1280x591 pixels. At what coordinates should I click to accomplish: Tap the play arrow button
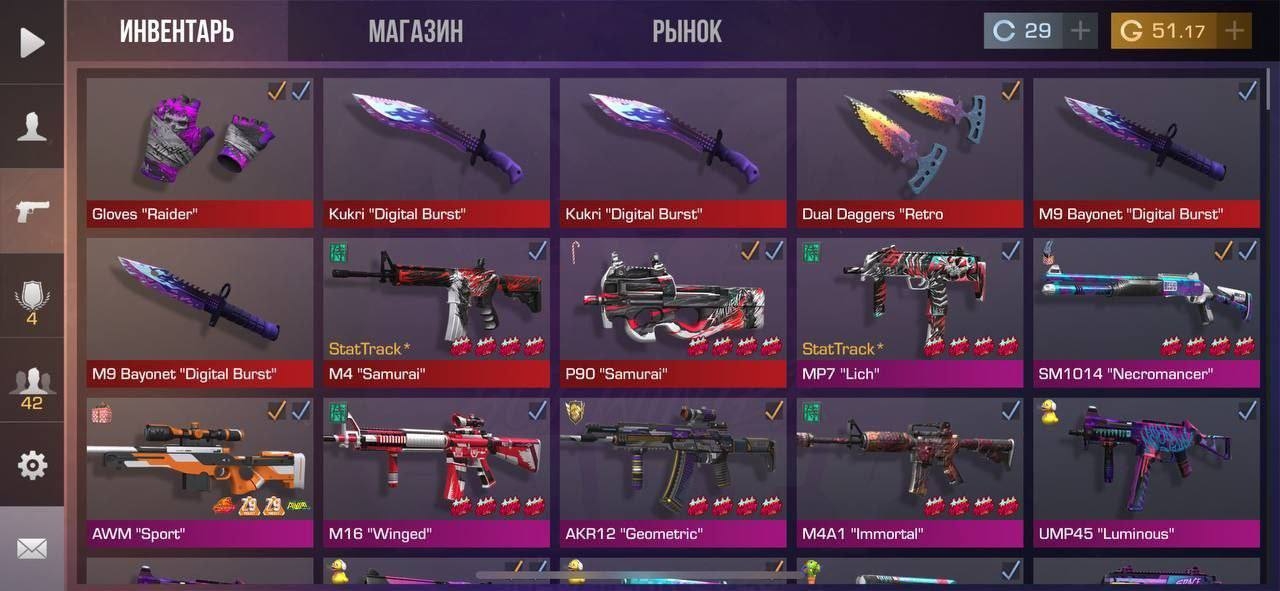[x=32, y=42]
